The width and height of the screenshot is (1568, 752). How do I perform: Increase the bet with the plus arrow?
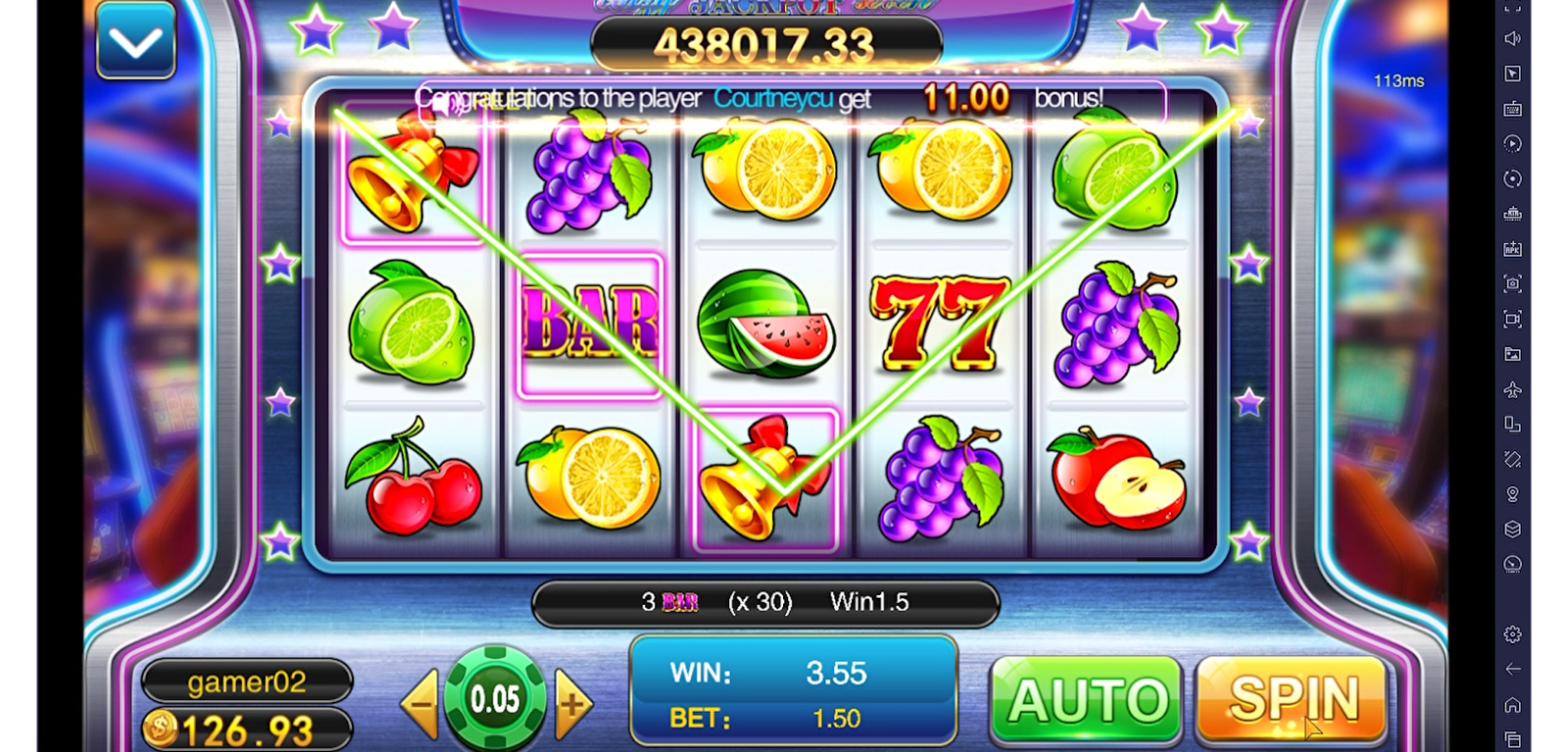pyautogui.click(x=573, y=703)
